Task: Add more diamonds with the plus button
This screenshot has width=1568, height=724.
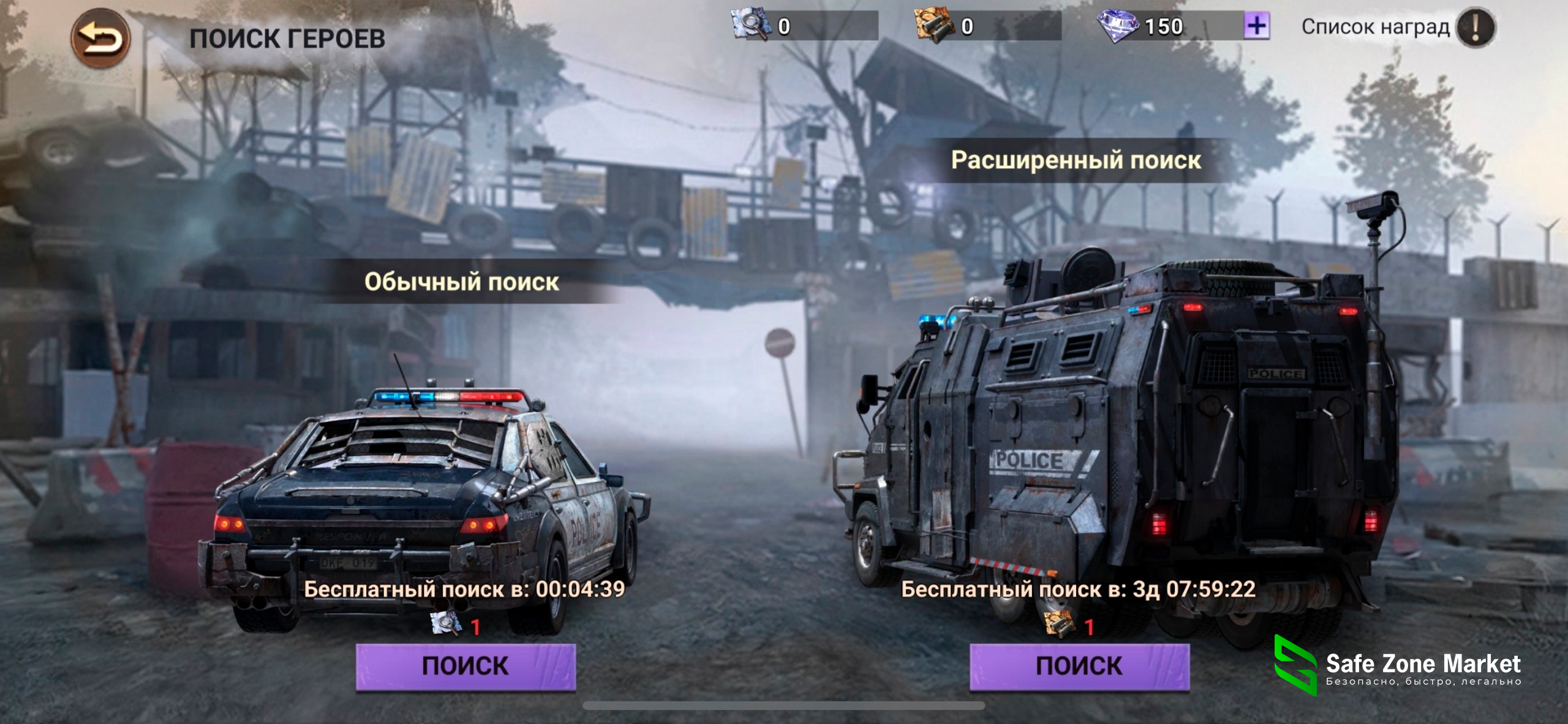Action: (x=1256, y=26)
